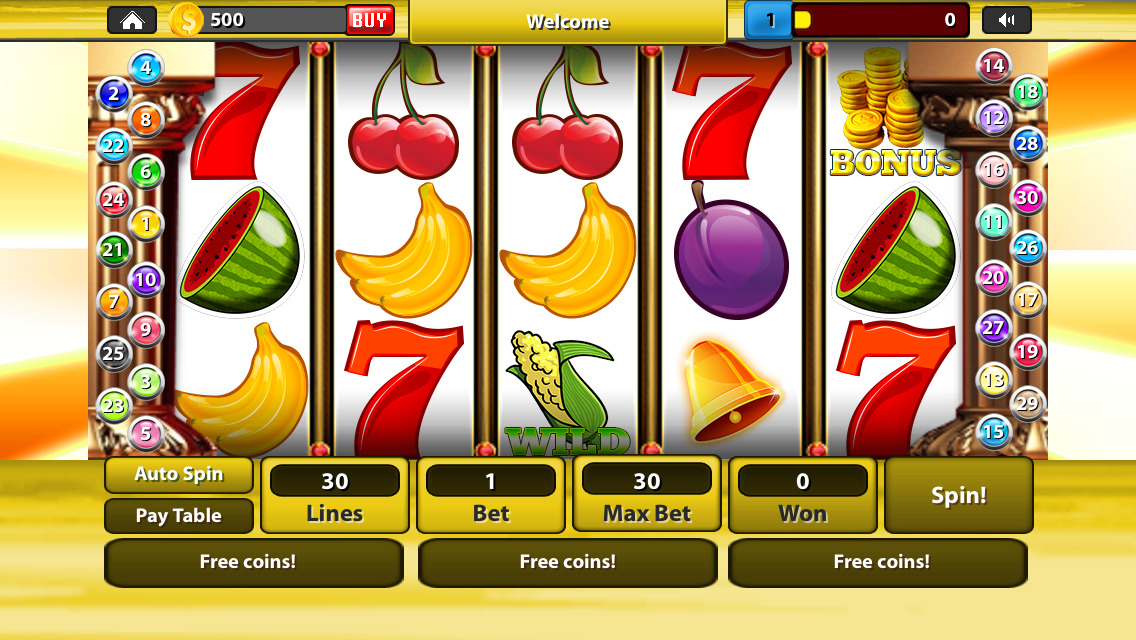
Task: Adjust the Bet amount
Action: click(x=491, y=495)
